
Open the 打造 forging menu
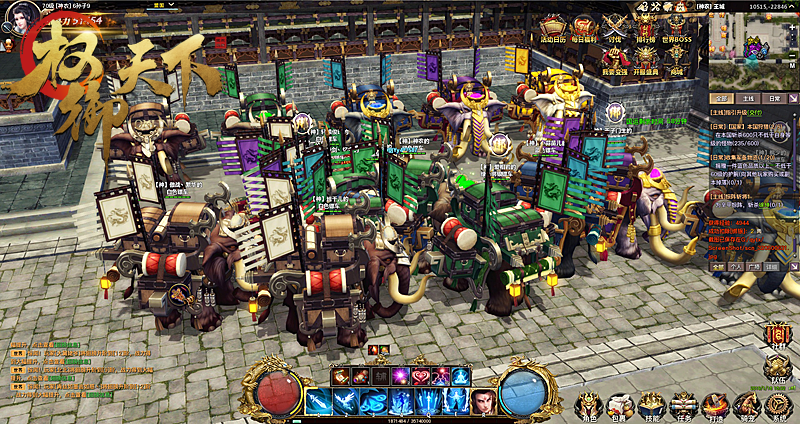tap(714, 404)
